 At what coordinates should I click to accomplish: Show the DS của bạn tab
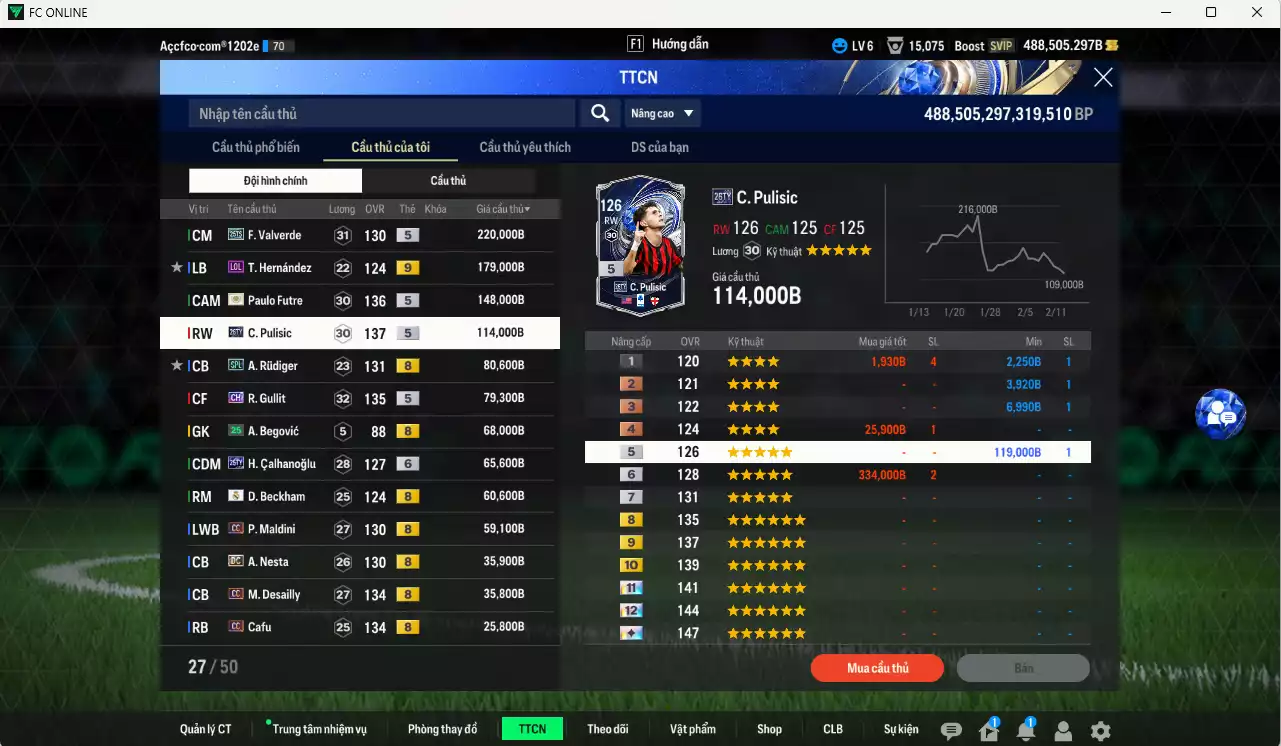[659, 147]
